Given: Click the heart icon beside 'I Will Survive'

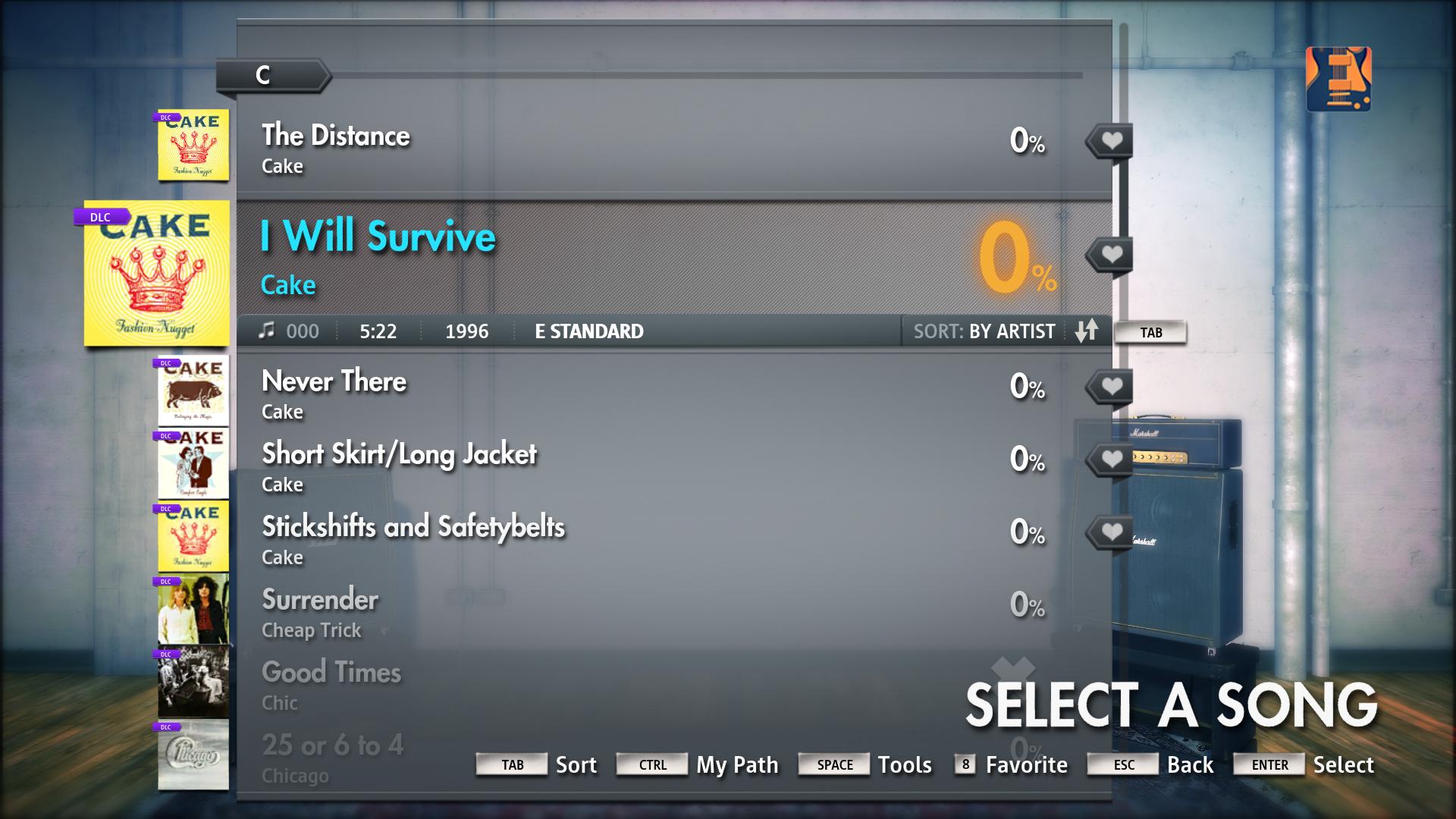Looking at the screenshot, I should [1112, 254].
